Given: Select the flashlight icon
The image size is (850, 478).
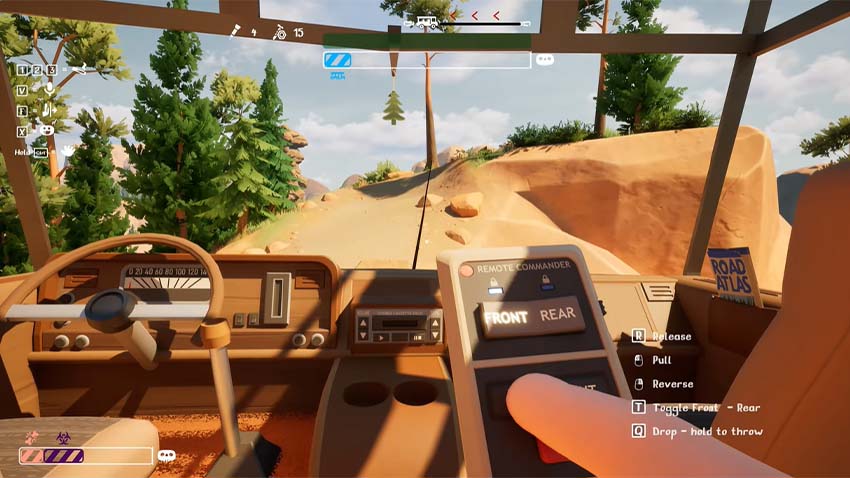Looking at the screenshot, I should tap(238, 33).
